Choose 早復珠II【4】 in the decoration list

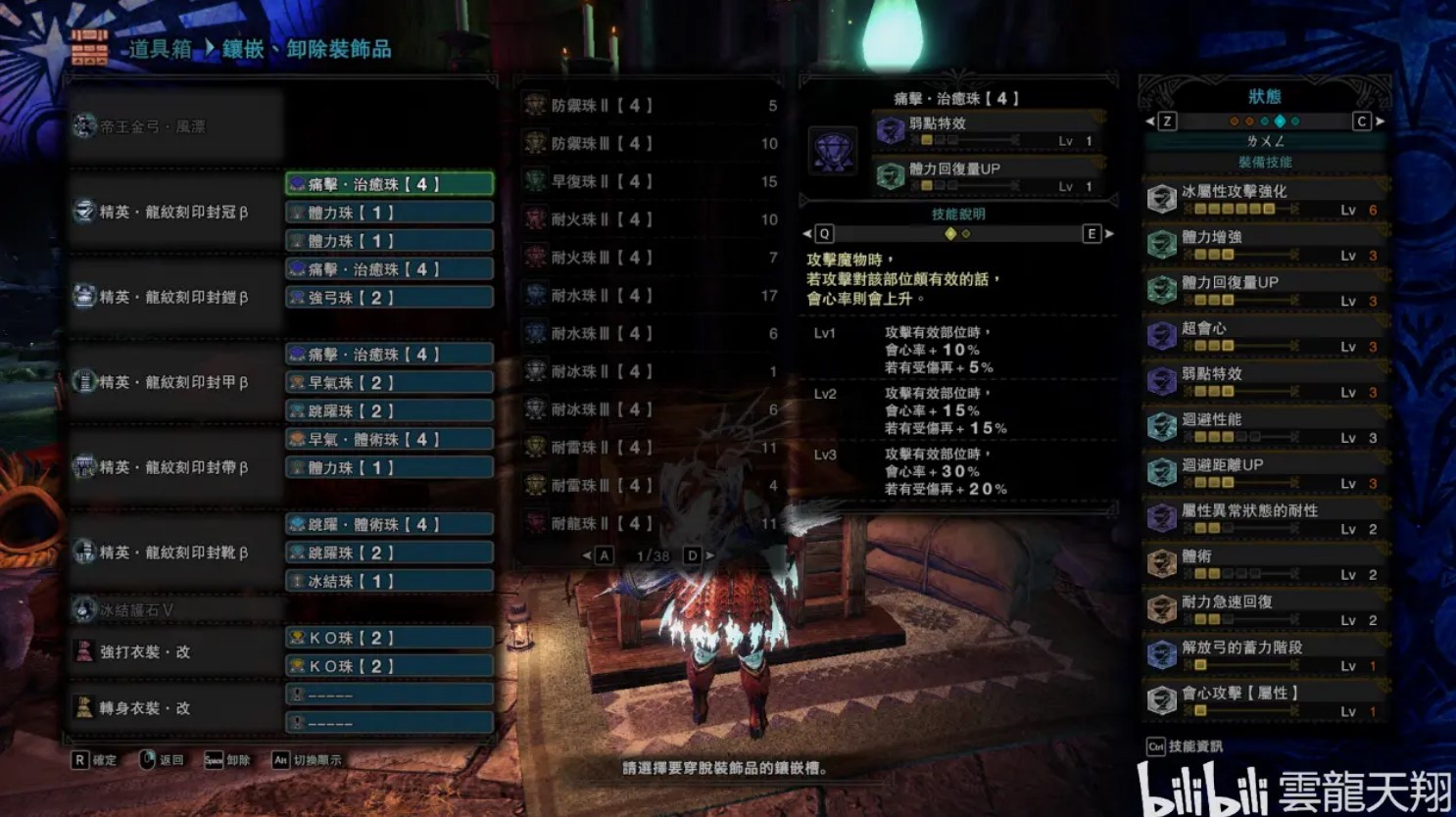651,182
